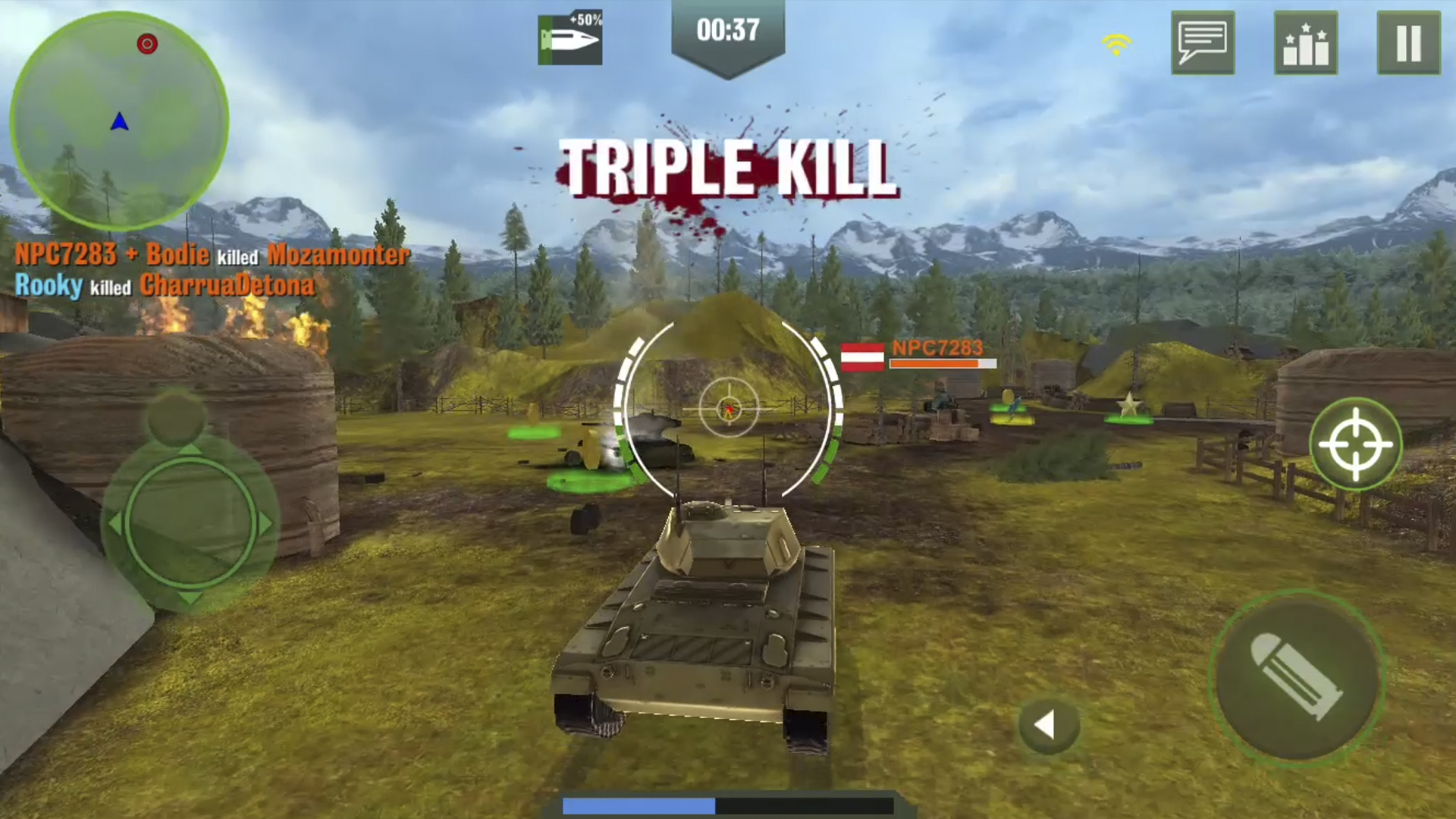The width and height of the screenshot is (1456, 819).
Task: Tap the red enemy marker on the minimap
Action: coord(147,44)
